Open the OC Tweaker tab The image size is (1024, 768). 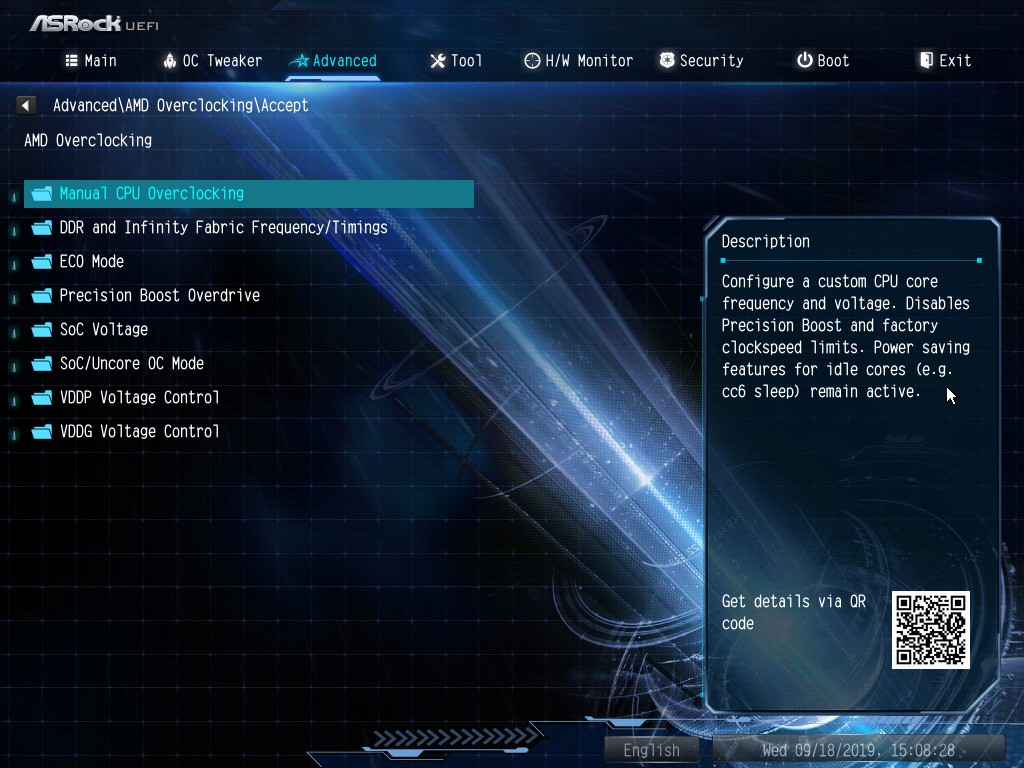click(212, 61)
